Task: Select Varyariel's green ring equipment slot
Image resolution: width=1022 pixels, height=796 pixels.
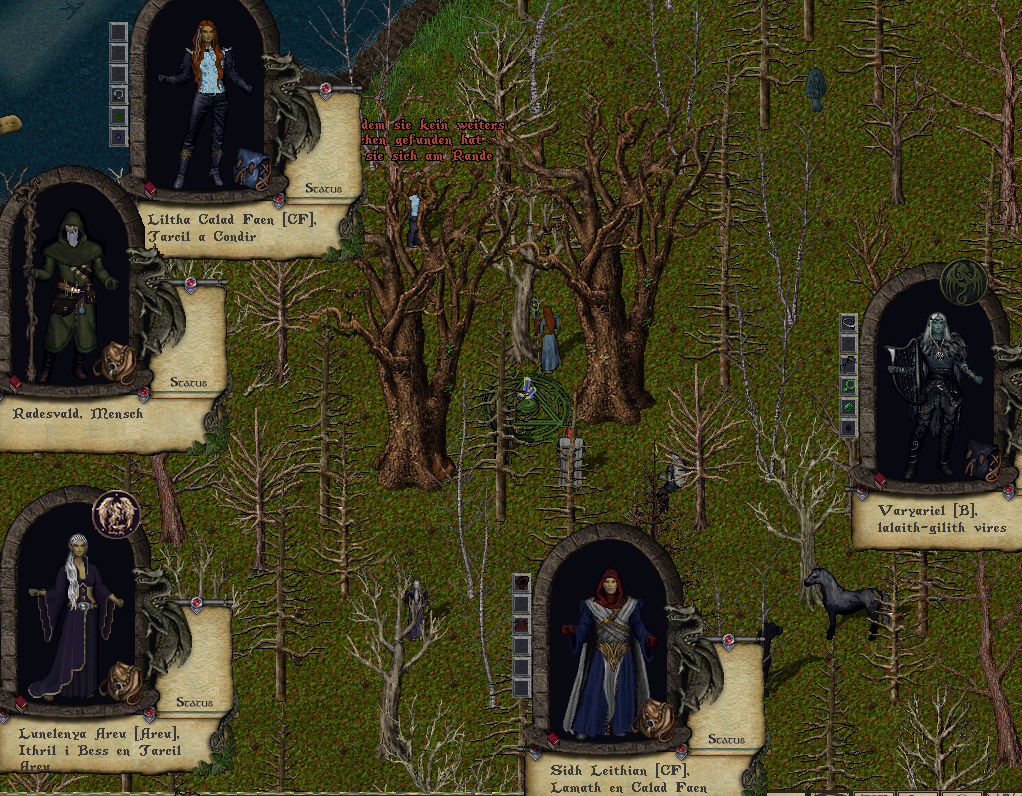Action: tap(848, 407)
